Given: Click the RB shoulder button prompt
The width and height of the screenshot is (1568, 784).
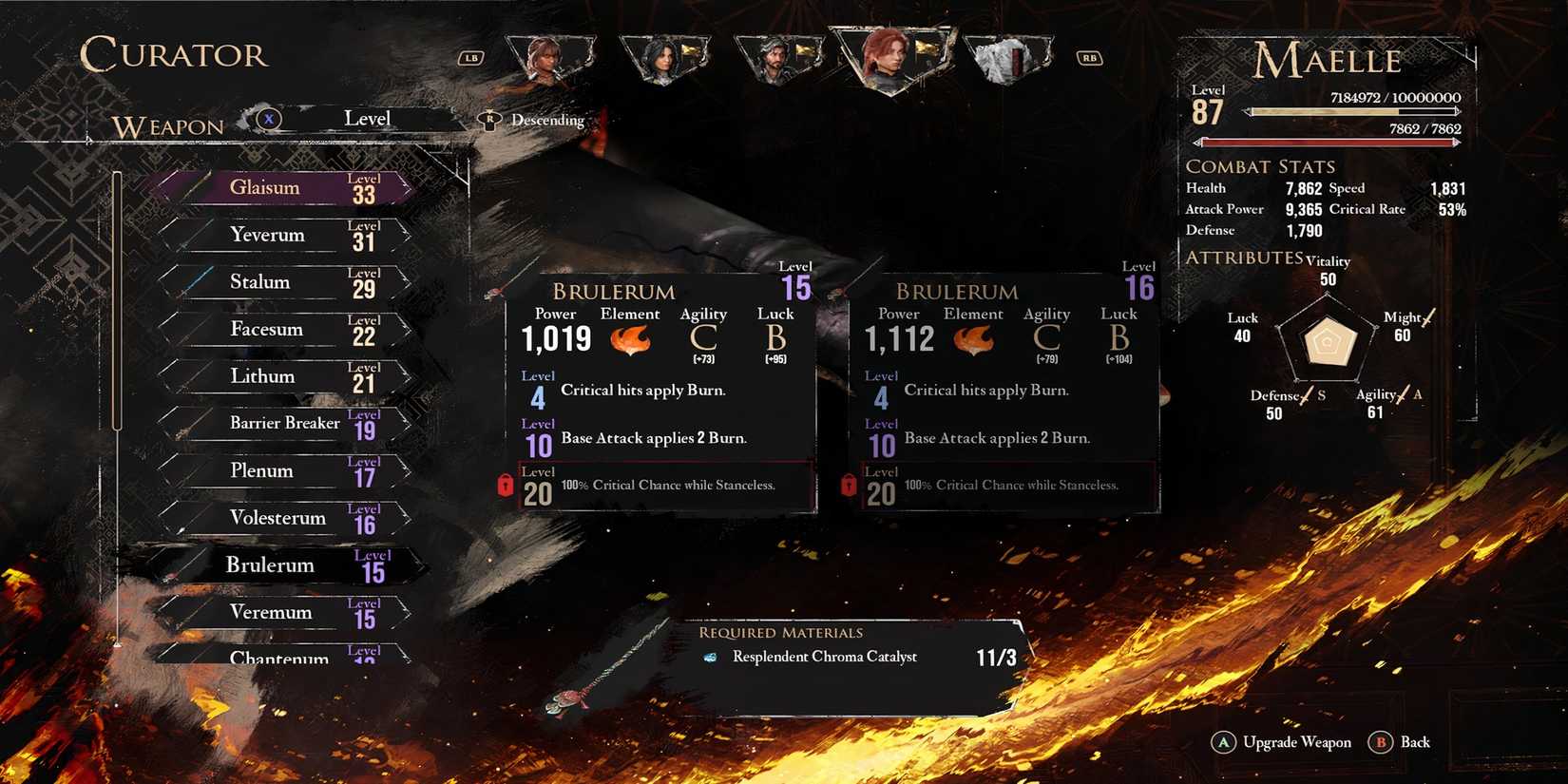Looking at the screenshot, I should click(1089, 59).
